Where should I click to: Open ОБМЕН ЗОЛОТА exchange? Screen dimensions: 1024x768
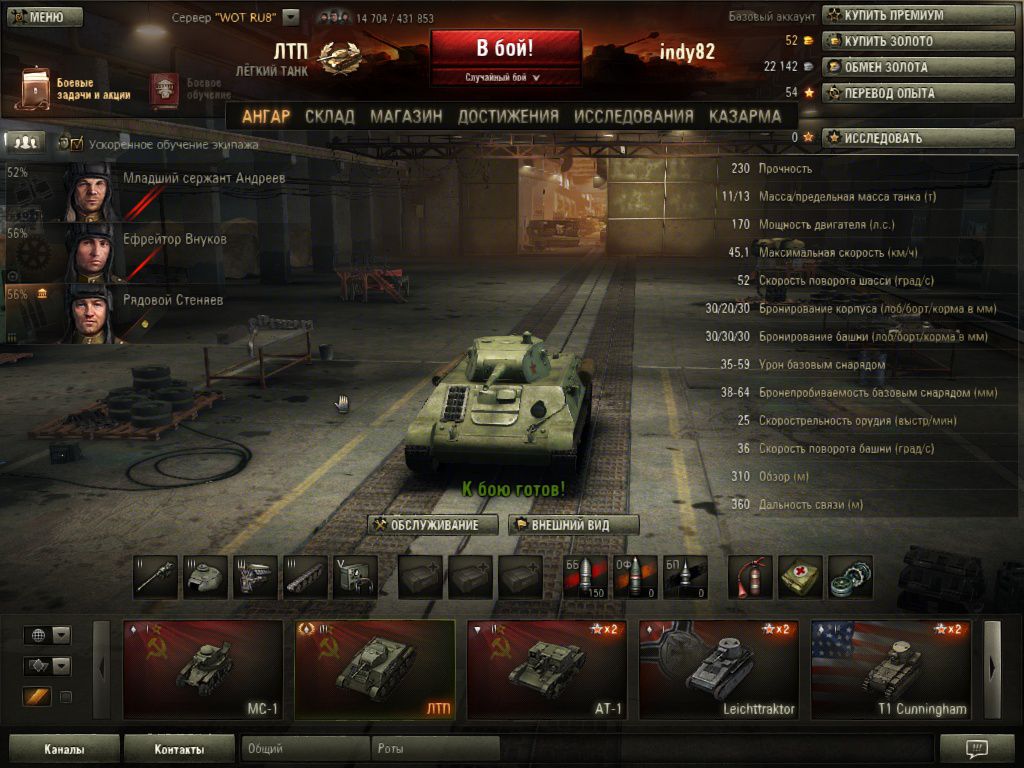tap(883, 67)
